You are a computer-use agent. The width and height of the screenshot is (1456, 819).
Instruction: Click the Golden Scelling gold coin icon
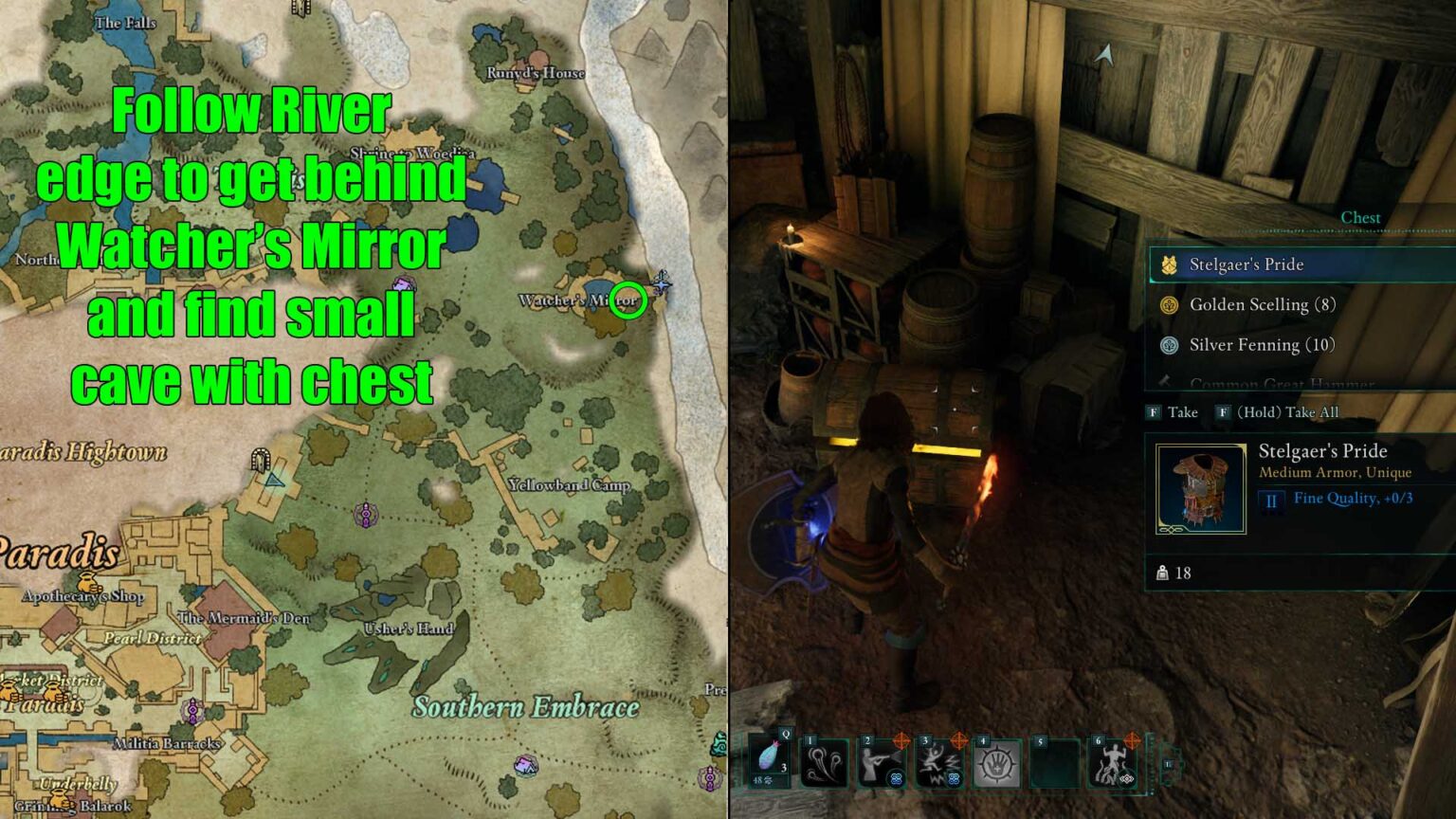[x=1169, y=305]
